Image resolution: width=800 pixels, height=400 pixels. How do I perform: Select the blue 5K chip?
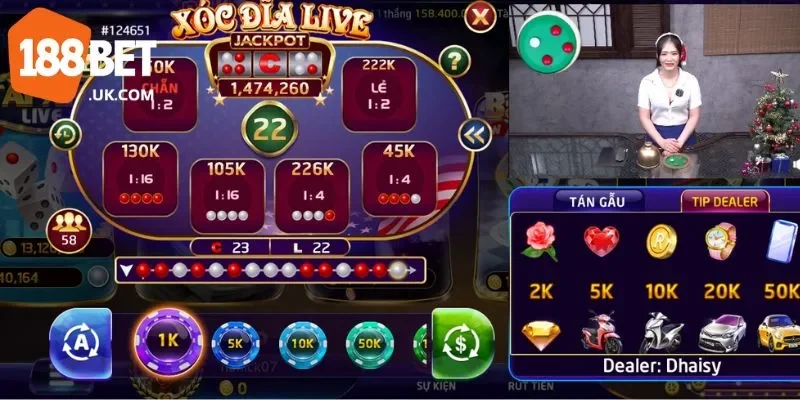click(237, 343)
